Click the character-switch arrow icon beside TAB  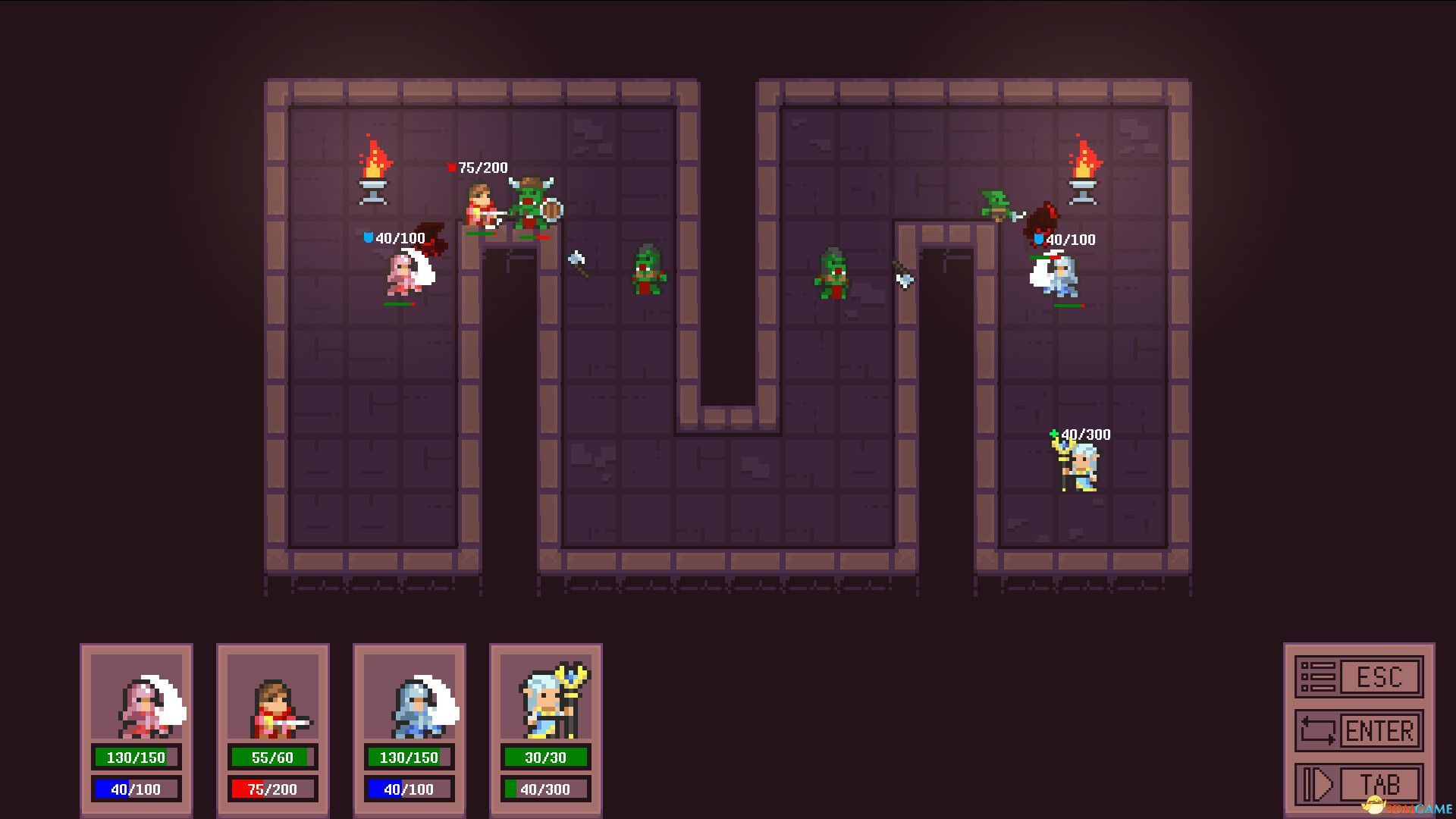(1321, 783)
